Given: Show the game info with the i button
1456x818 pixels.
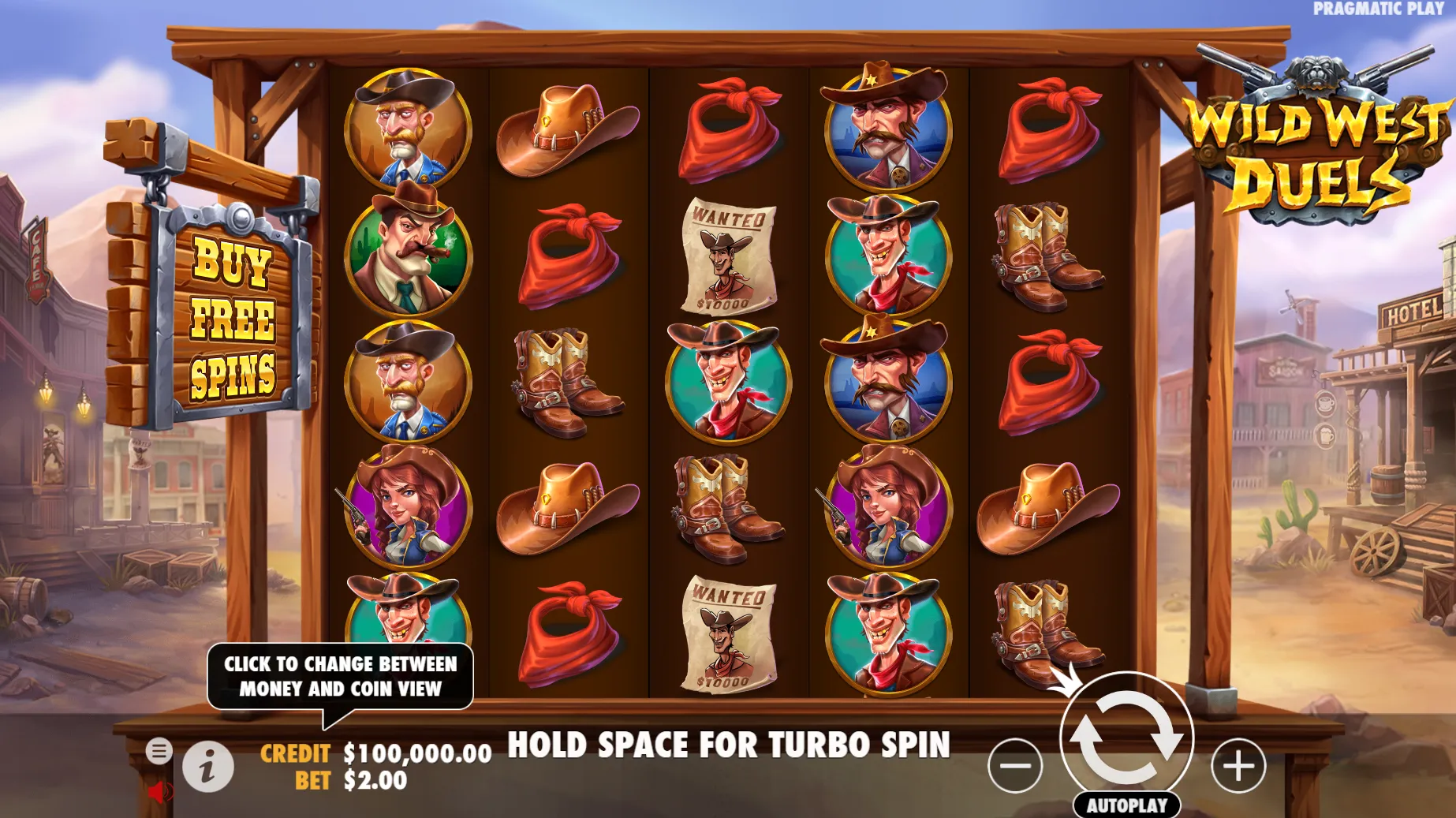Looking at the screenshot, I should (208, 766).
